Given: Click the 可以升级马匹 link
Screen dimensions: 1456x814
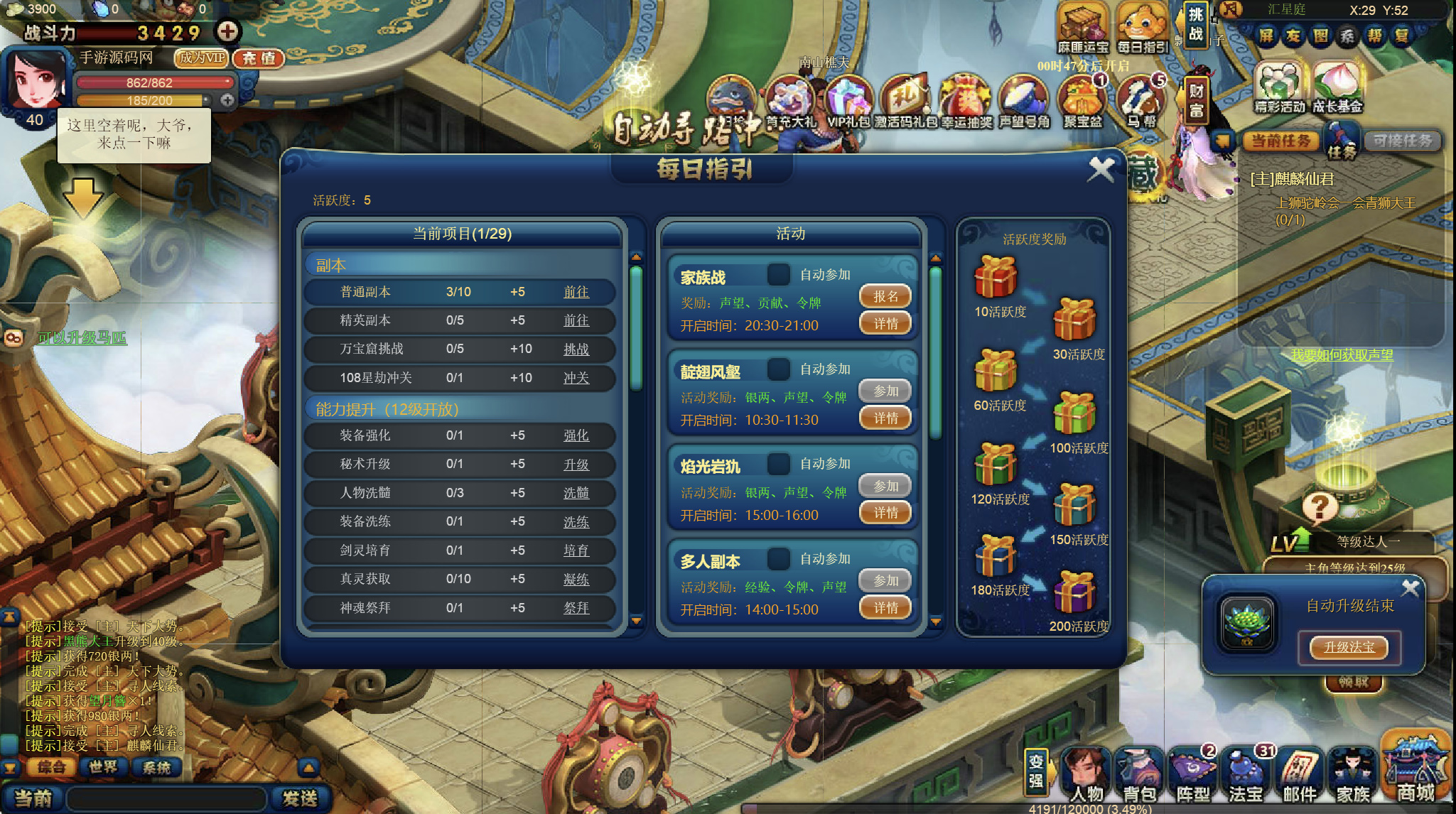Looking at the screenshot, I should point(82,337).
